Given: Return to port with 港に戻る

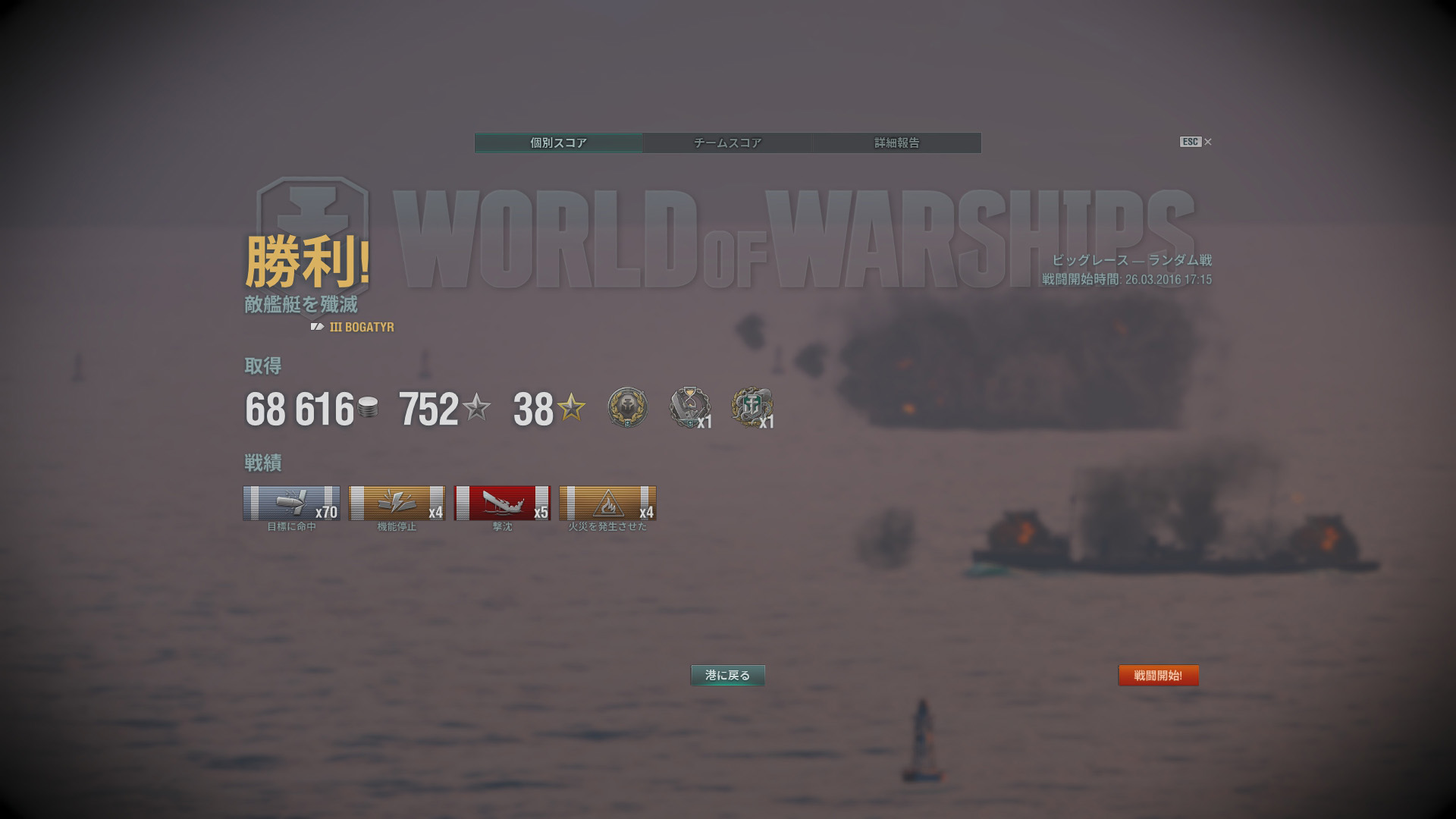Looking at the screenshot, I should 727,675.
